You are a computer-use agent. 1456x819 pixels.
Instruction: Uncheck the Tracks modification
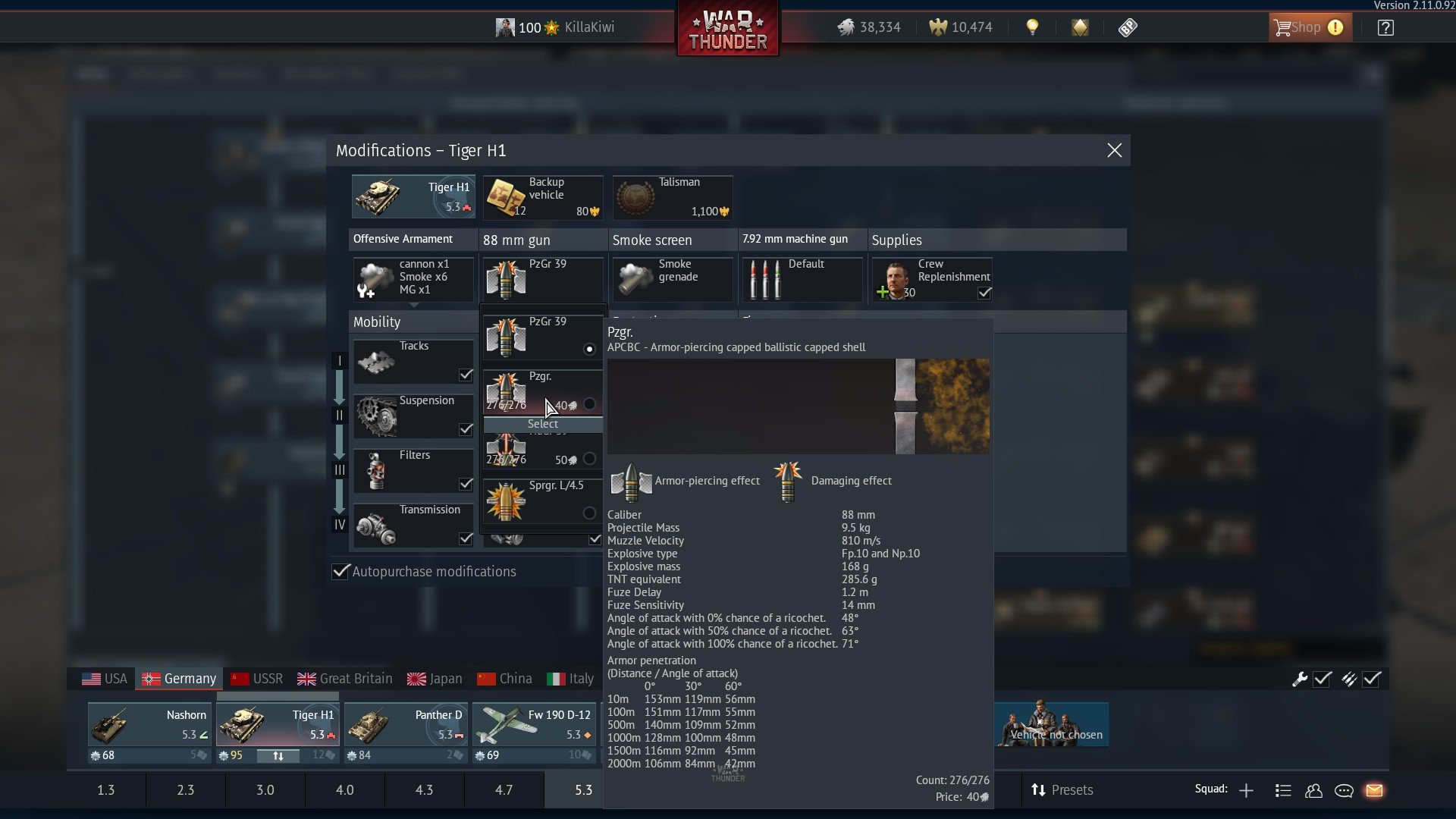point(466,375)
